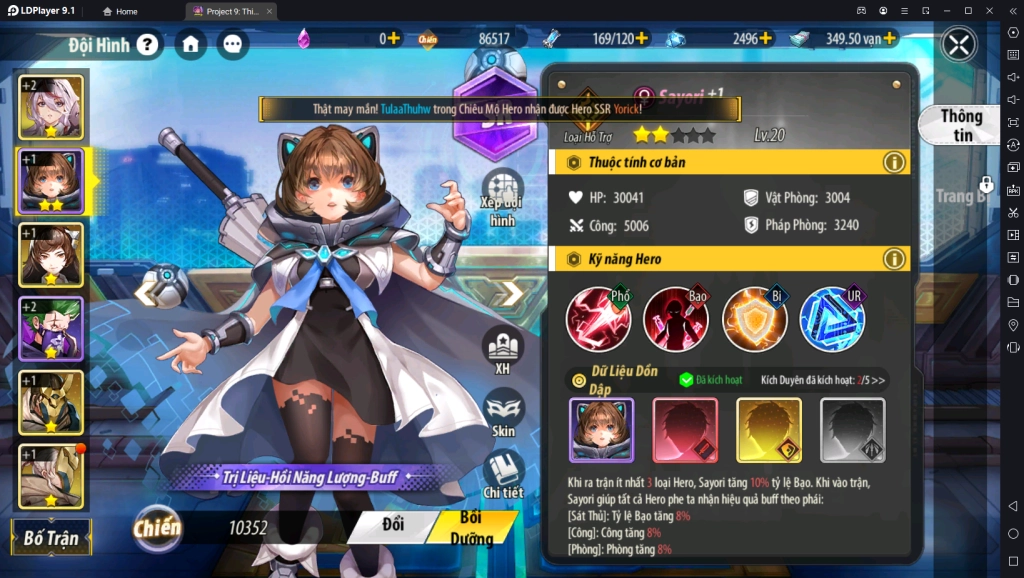Open the Thông tin side tab

961,125
